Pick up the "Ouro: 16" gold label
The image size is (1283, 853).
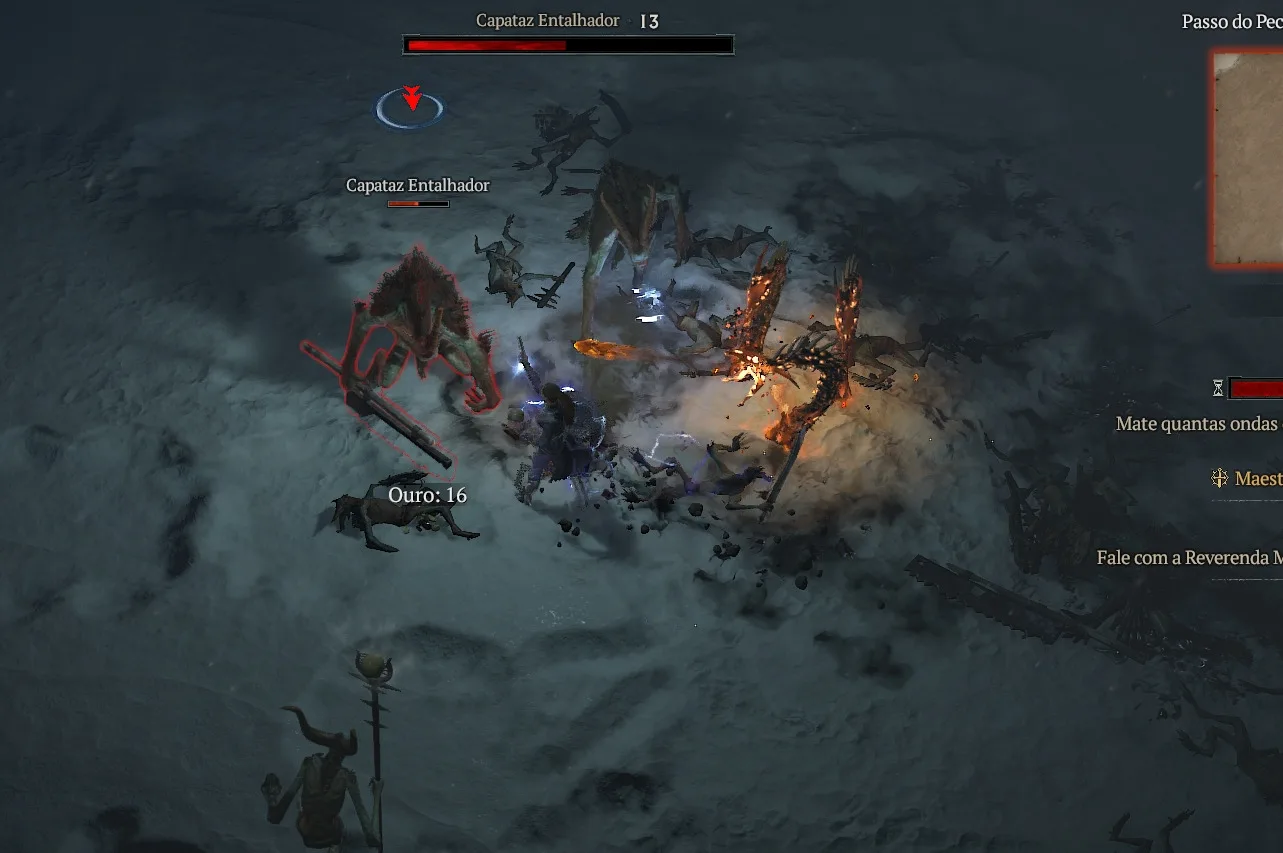[427, 495]
